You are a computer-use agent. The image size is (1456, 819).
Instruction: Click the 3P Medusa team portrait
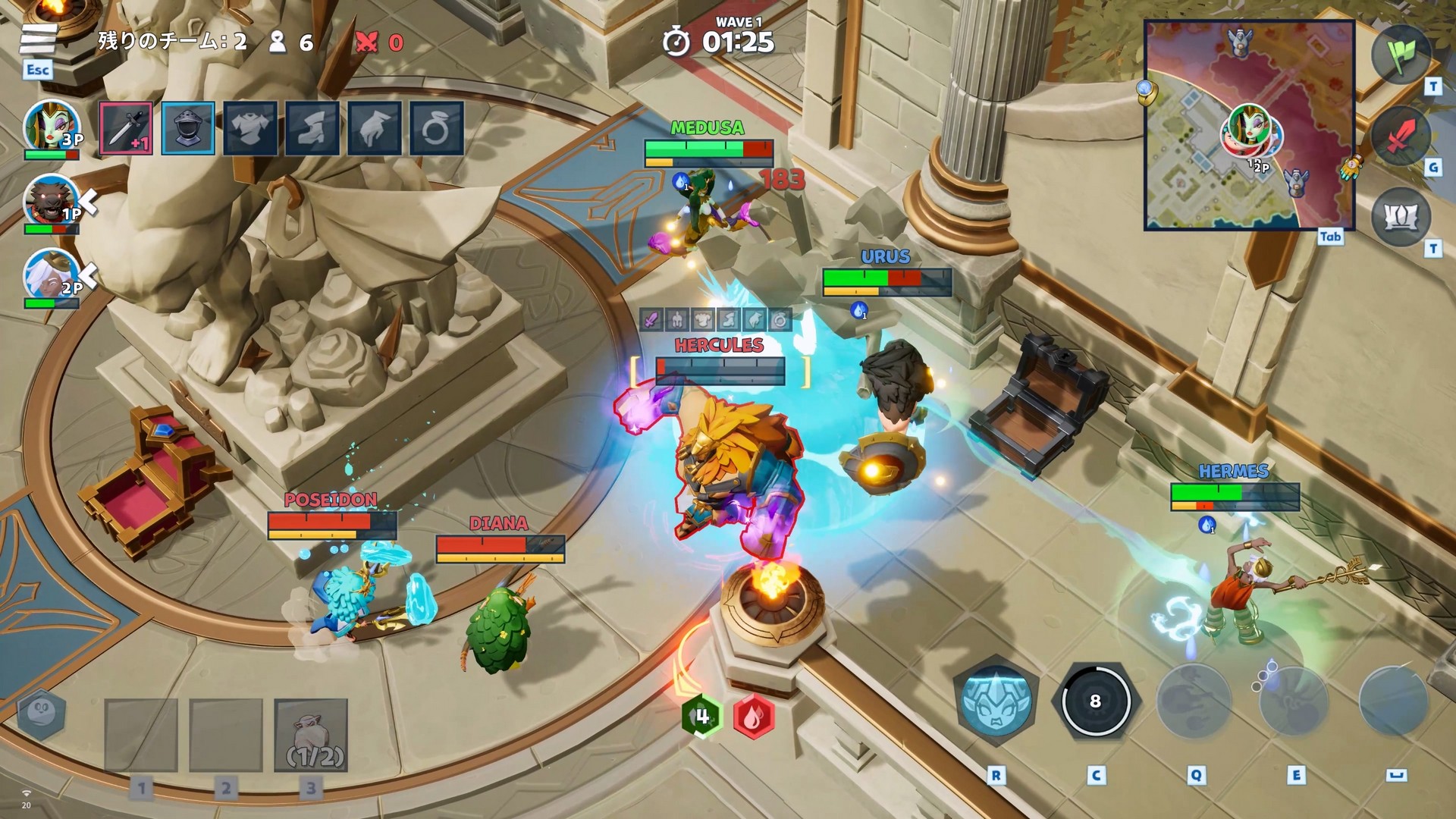click(x=51, y=126)
